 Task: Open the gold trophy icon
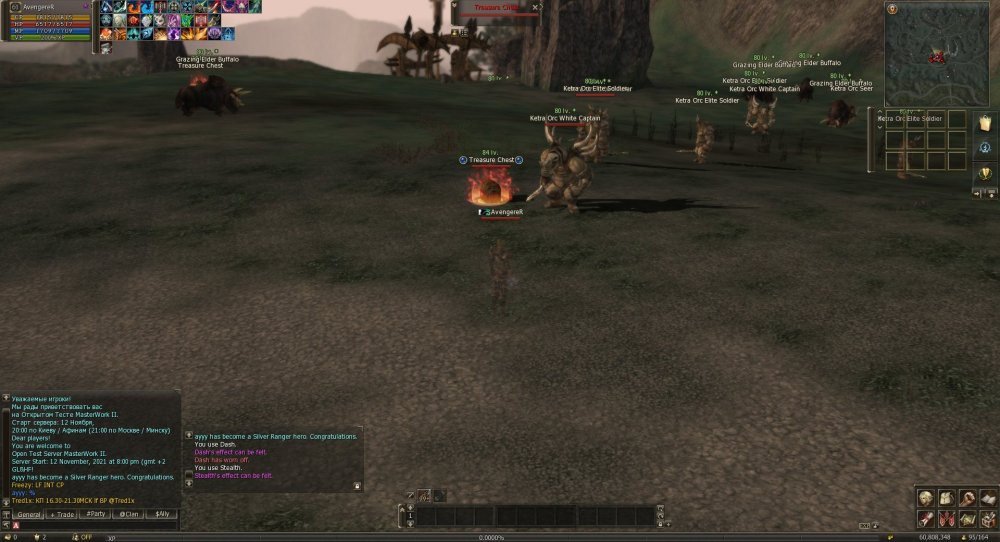pos(985,173)
